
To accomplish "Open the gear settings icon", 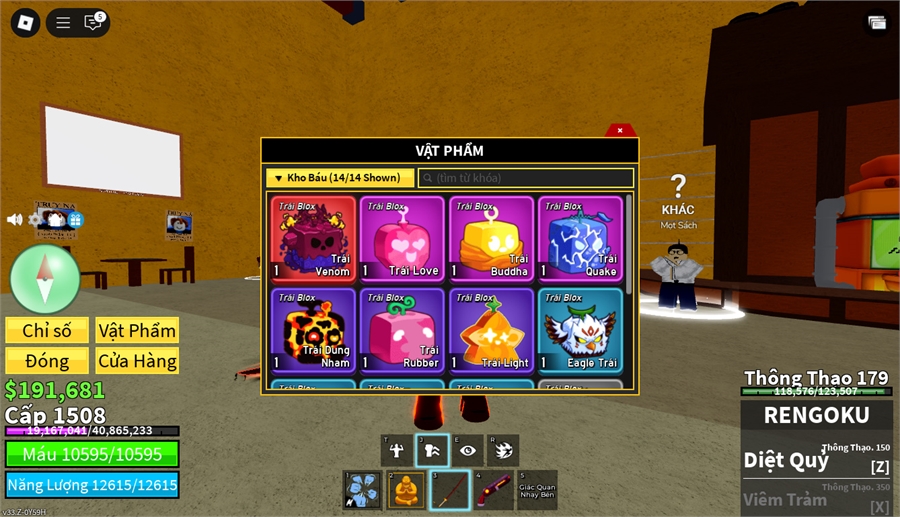I will coord(36,219).
